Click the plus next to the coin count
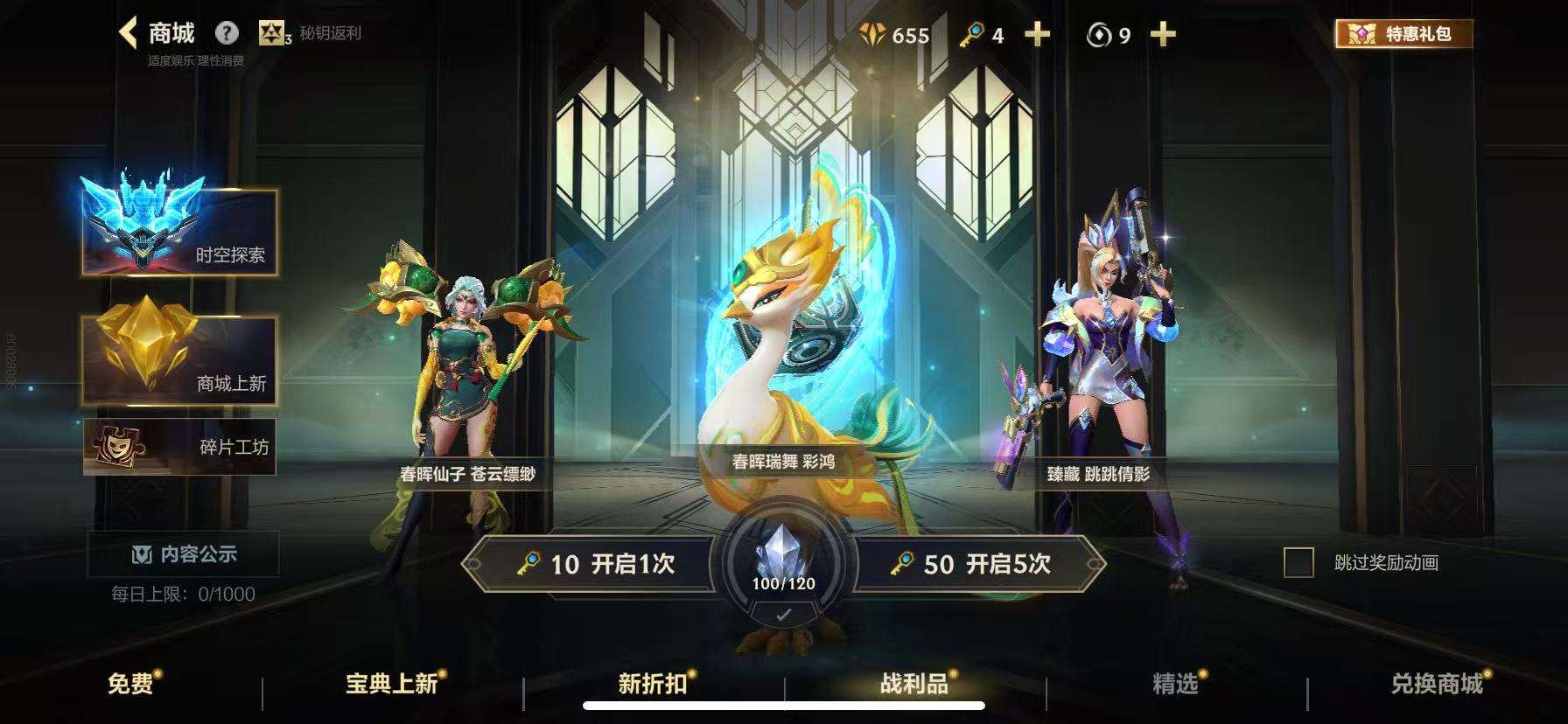 [x=1163, y=35]
